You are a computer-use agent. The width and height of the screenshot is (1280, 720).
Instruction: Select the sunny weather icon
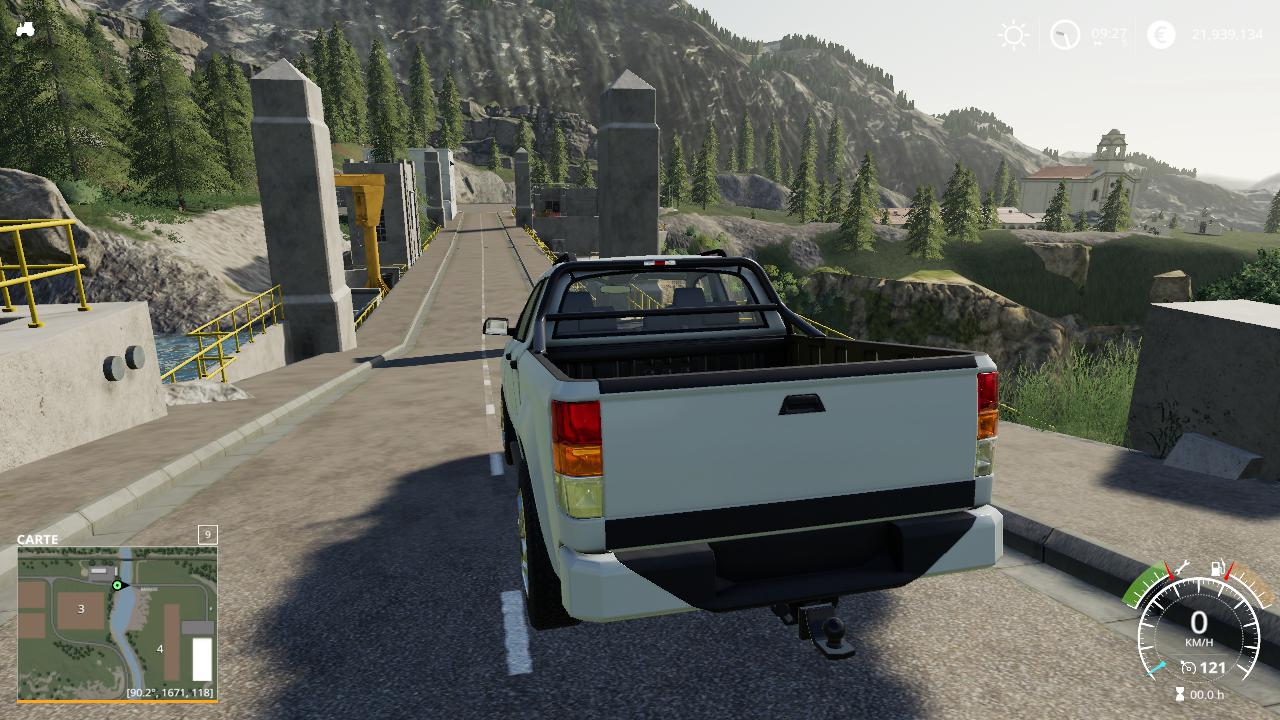[x=1013, y=36]
